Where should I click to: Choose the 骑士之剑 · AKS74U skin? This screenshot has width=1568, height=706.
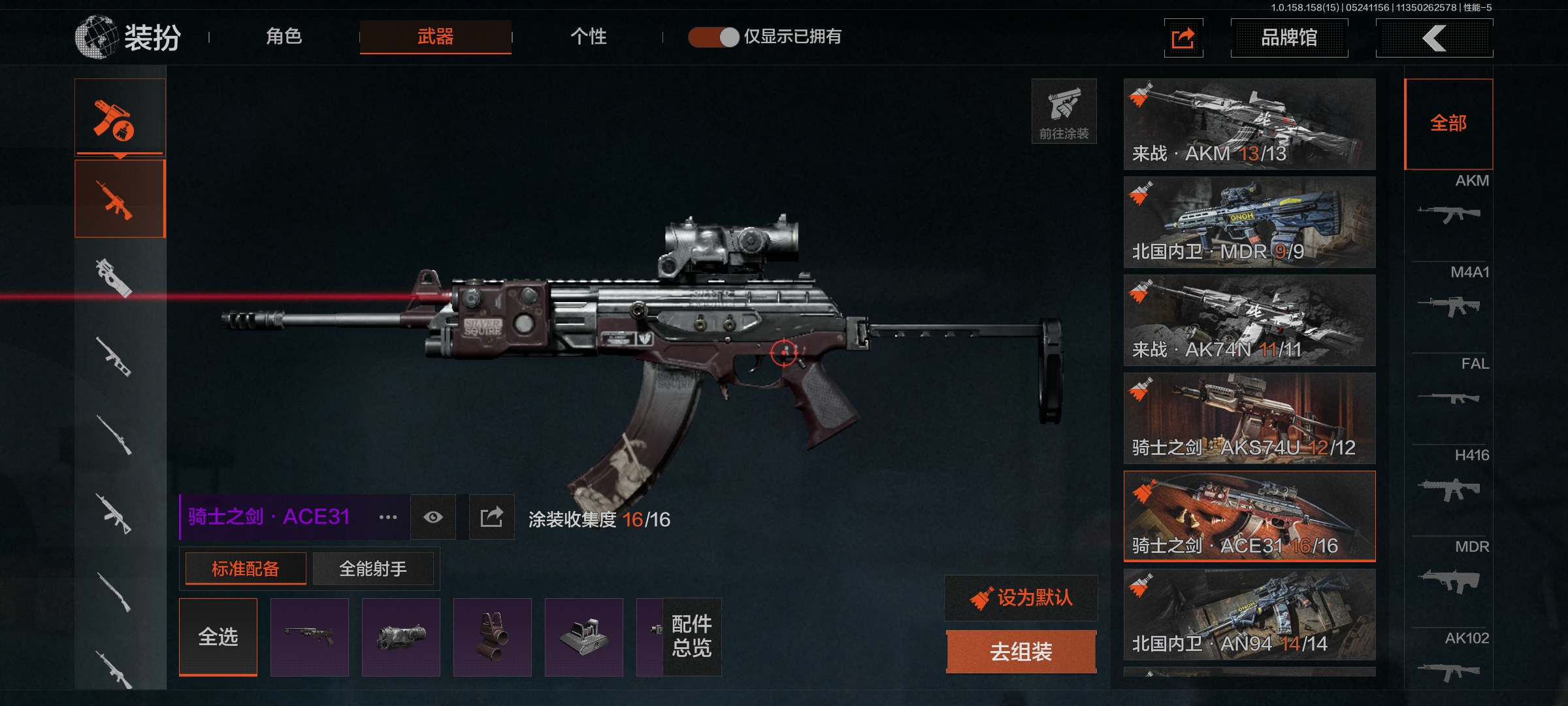(x=1249, y=418)
